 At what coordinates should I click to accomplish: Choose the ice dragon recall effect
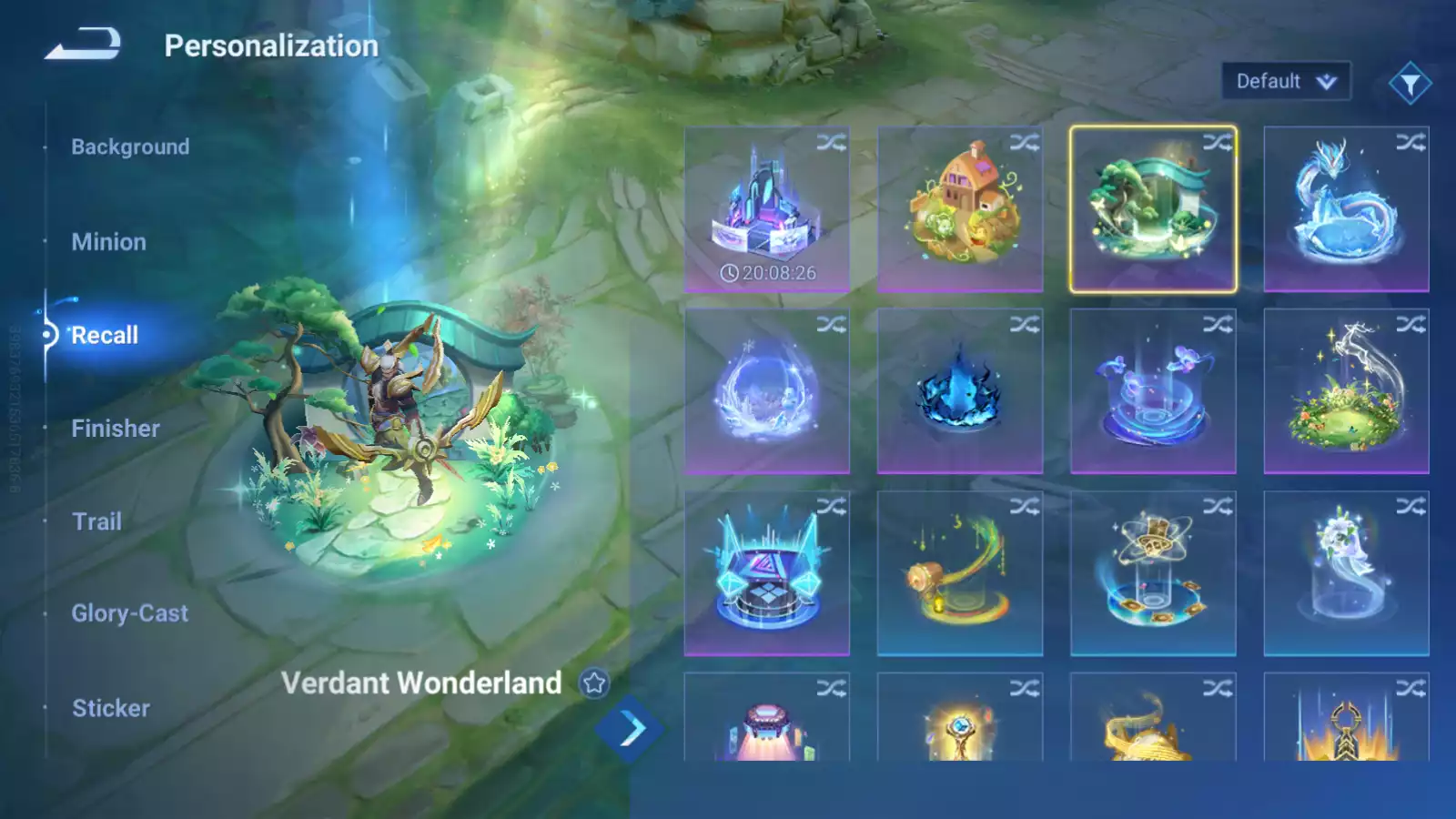point(1346,209)
